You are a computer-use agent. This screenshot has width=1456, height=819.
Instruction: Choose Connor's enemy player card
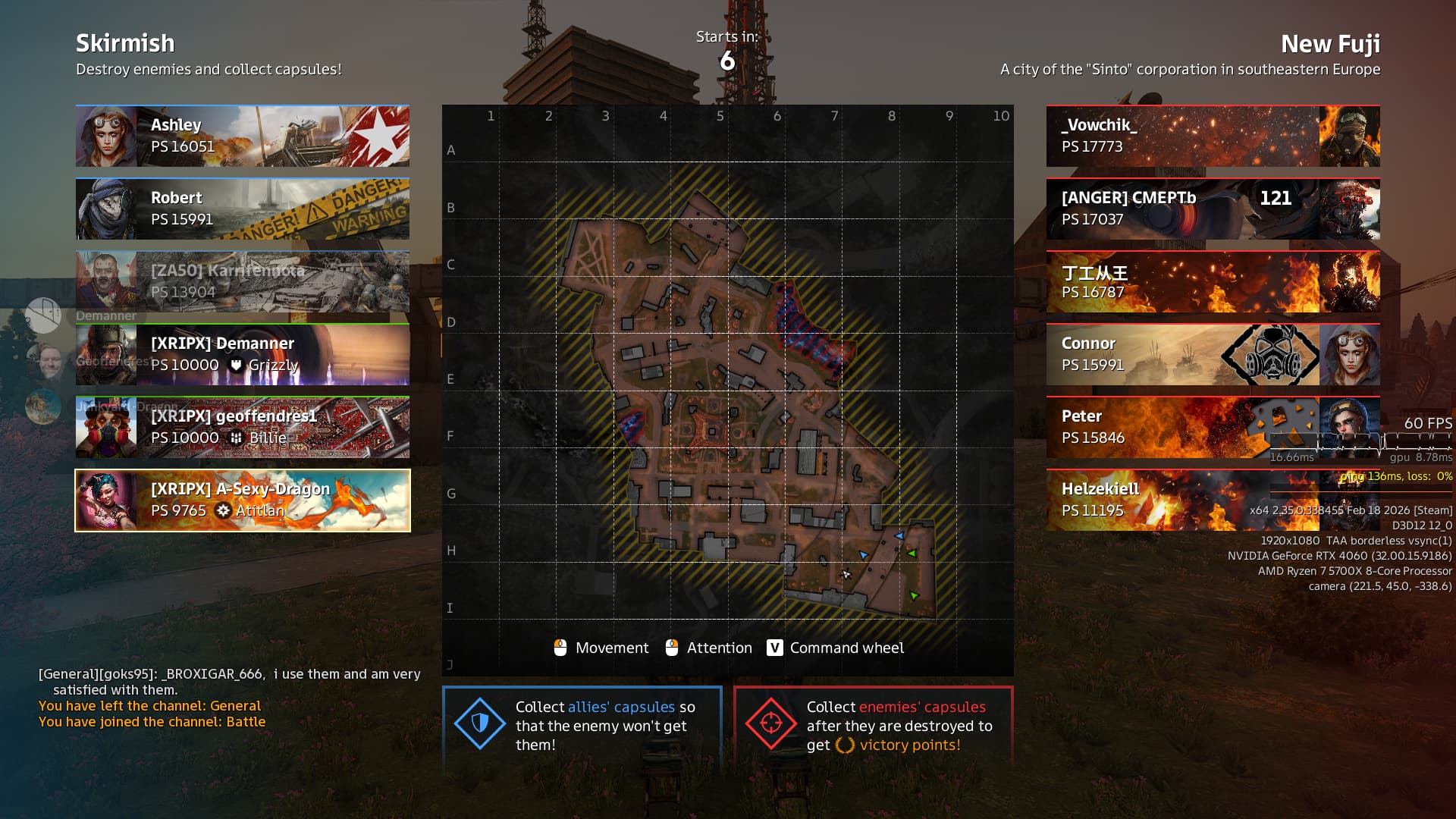click(1213, 355)
